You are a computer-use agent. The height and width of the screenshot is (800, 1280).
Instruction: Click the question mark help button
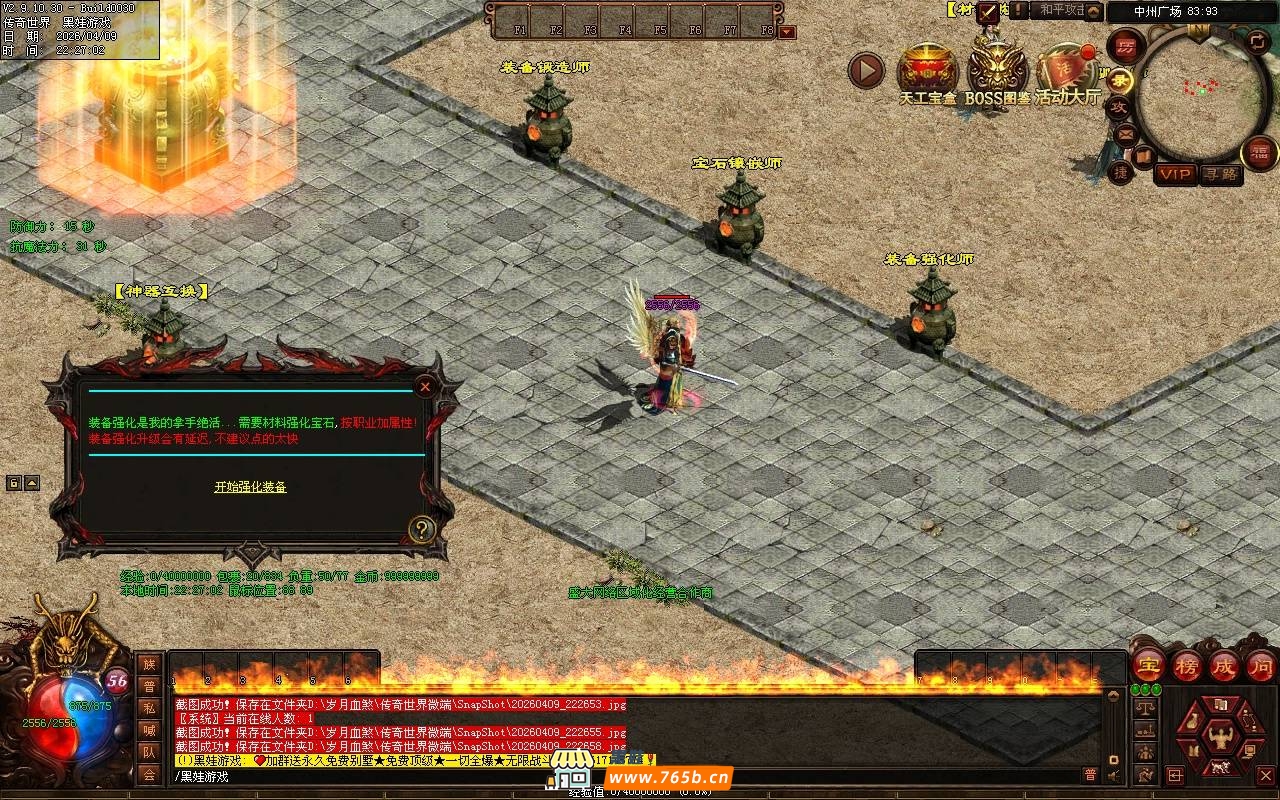pos(422,530)
